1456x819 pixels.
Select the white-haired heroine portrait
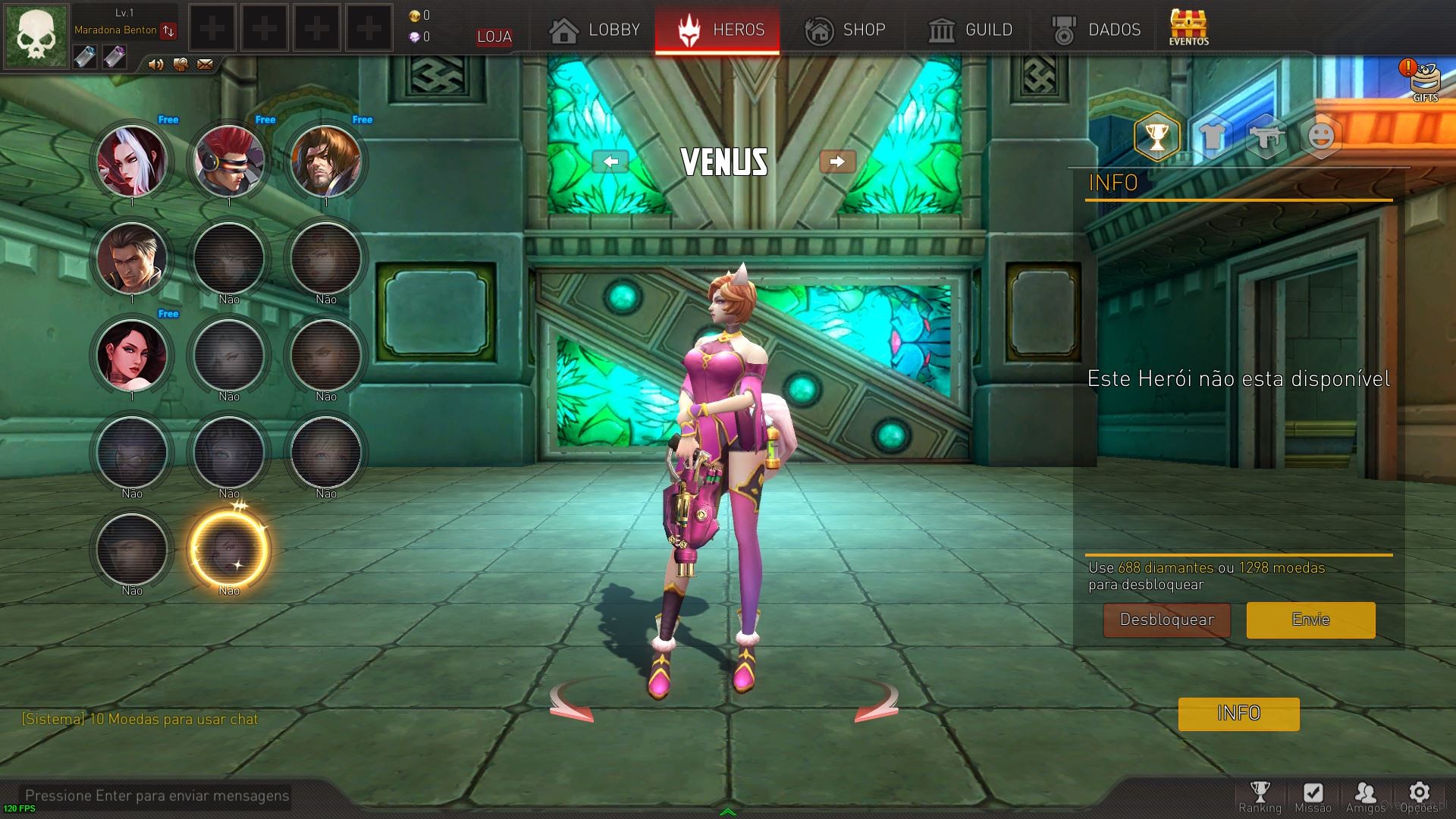[132, 161]
